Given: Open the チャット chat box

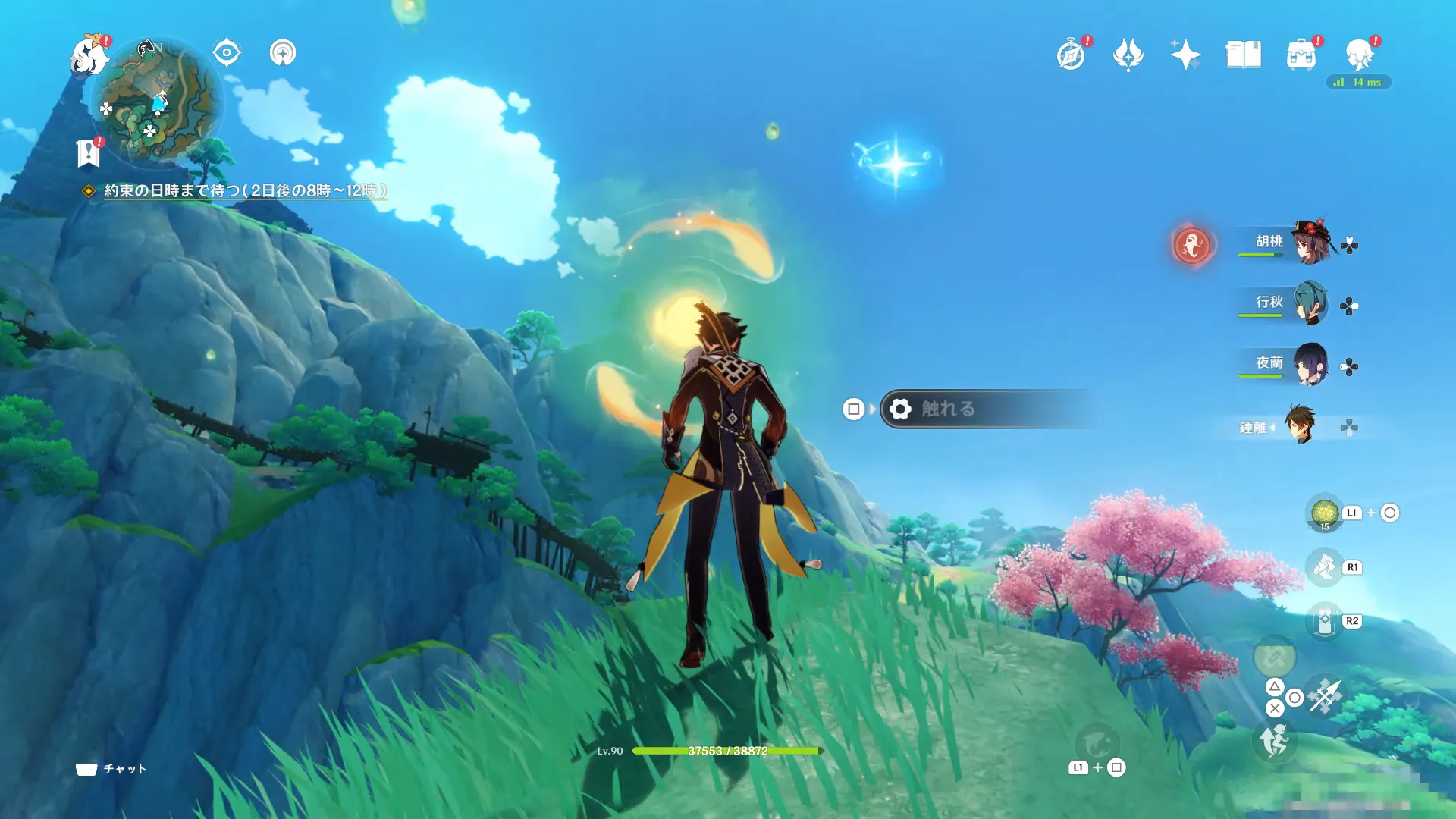Looking at the screenshot, I should click(x=111, y=769).
